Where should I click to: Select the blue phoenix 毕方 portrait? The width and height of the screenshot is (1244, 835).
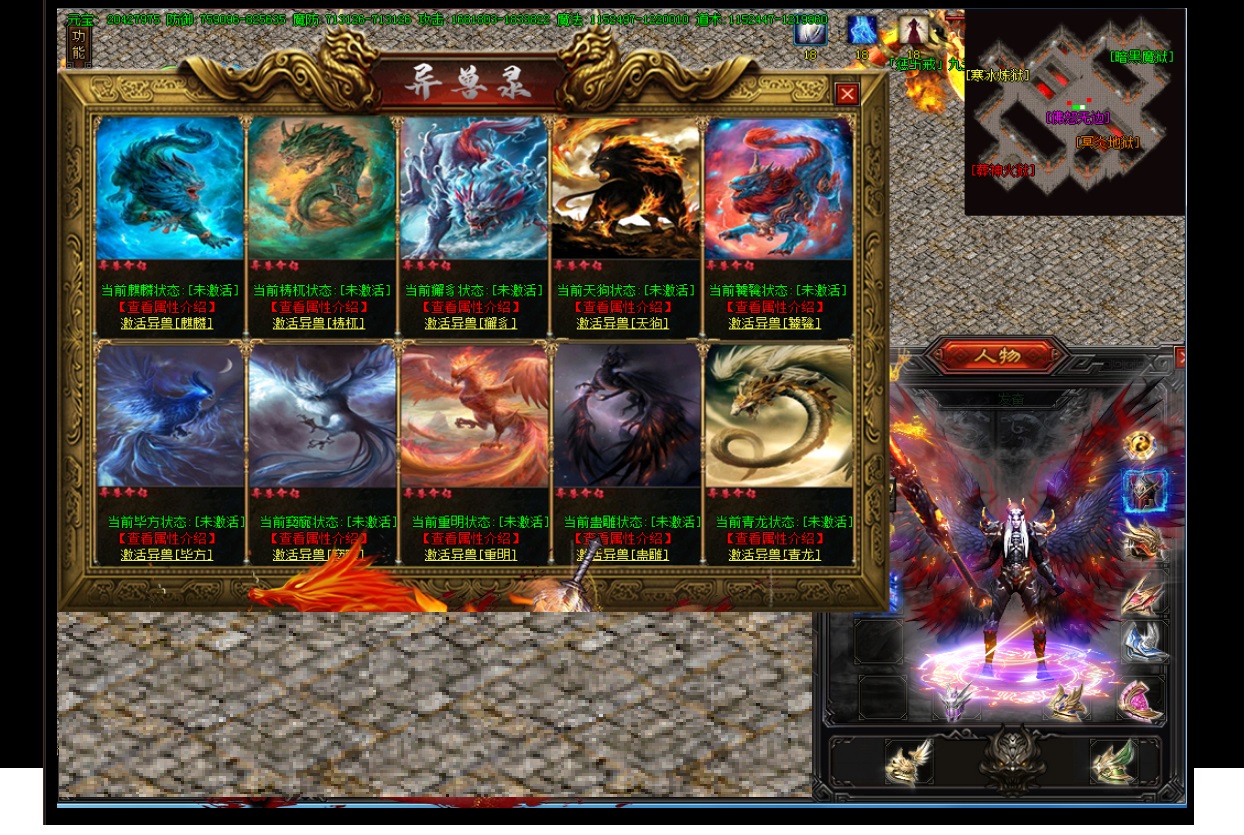click(x=170, y=415)
